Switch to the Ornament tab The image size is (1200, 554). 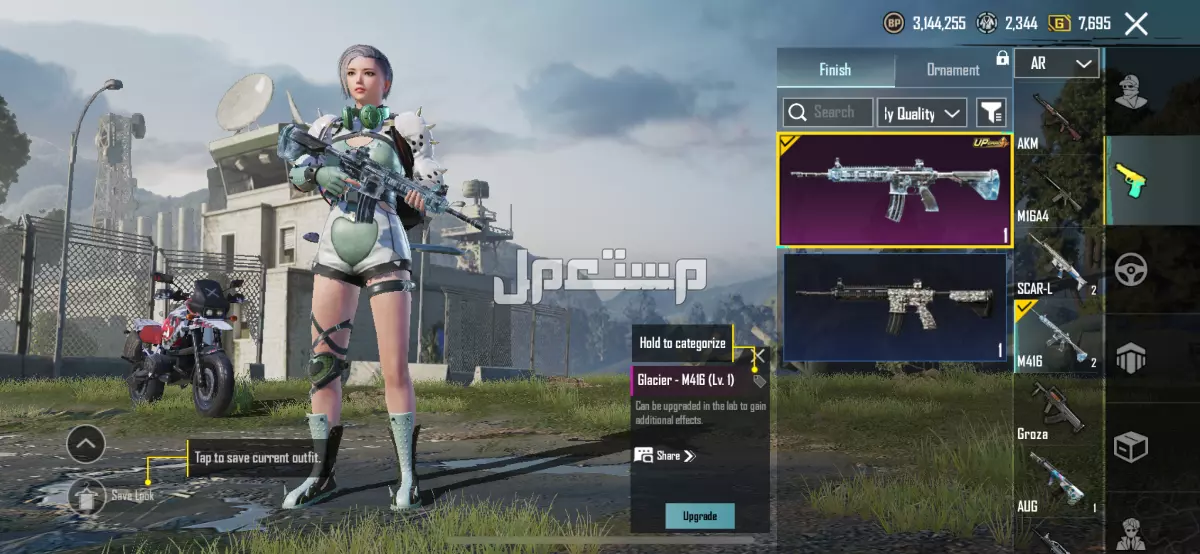[952, 70]
